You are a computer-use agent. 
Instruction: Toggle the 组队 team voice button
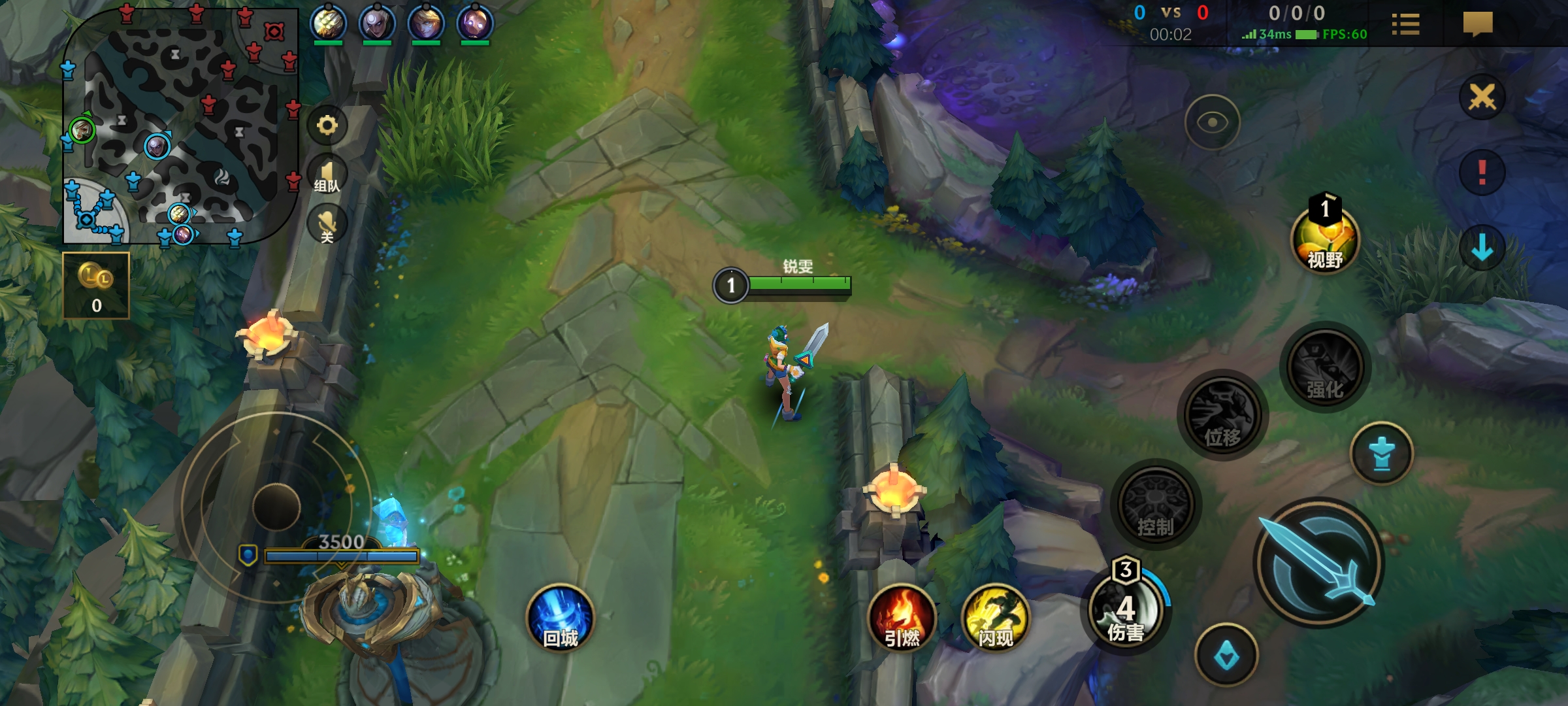(327, 175)
